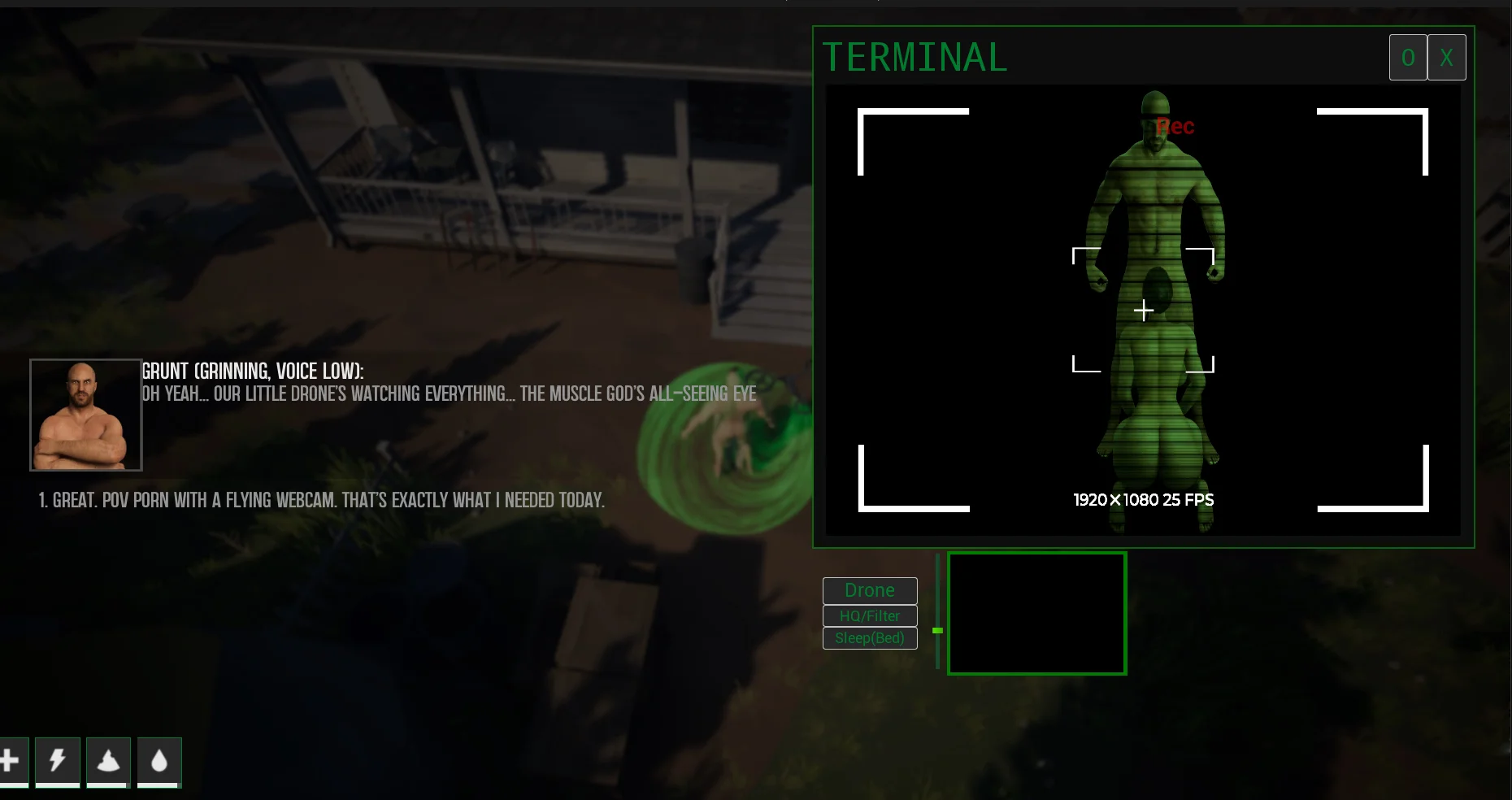Pick dialogue reply option number 1

click(x=322, y=500)
